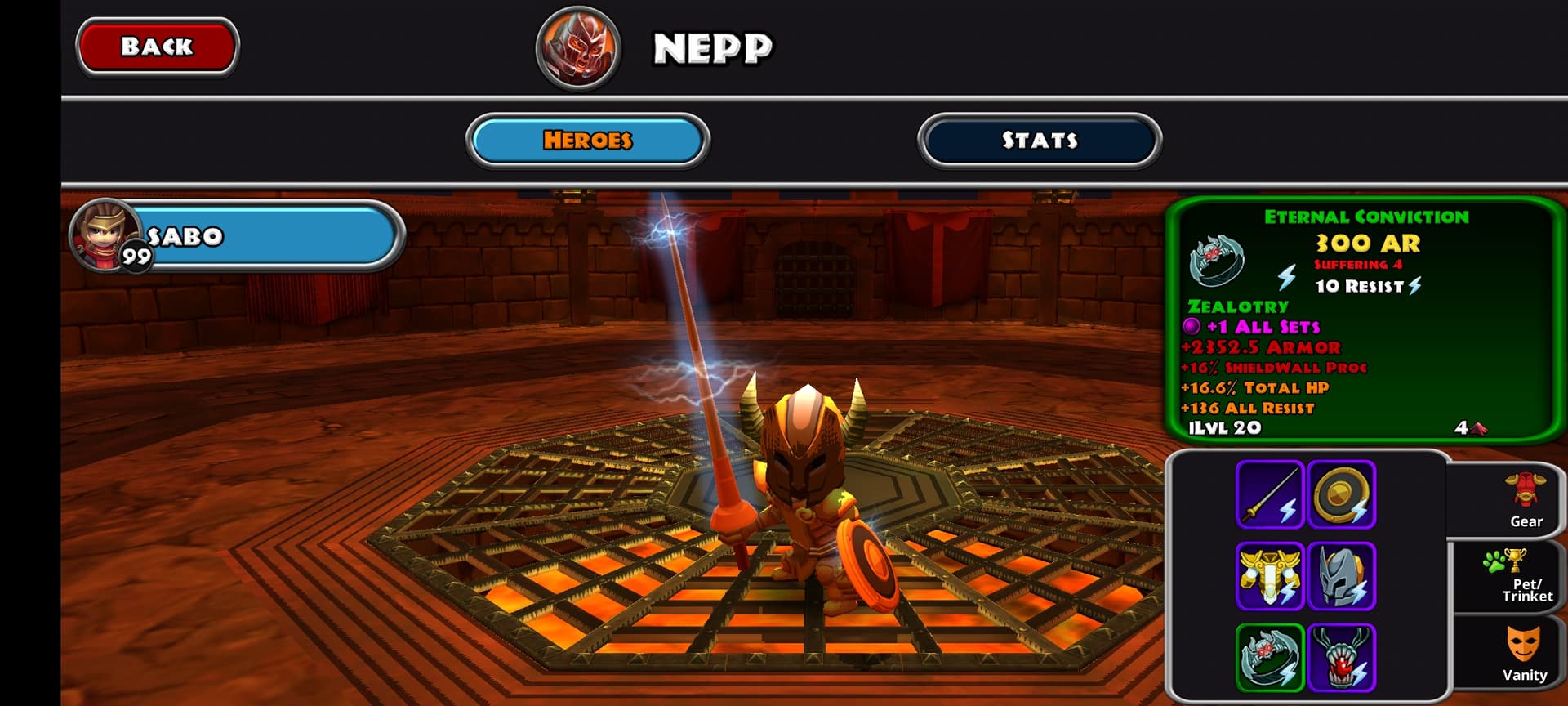Screen dimensions: 1568x706
Task: Click the Eternal Conviction item details panel
Action: point(1364,320)
